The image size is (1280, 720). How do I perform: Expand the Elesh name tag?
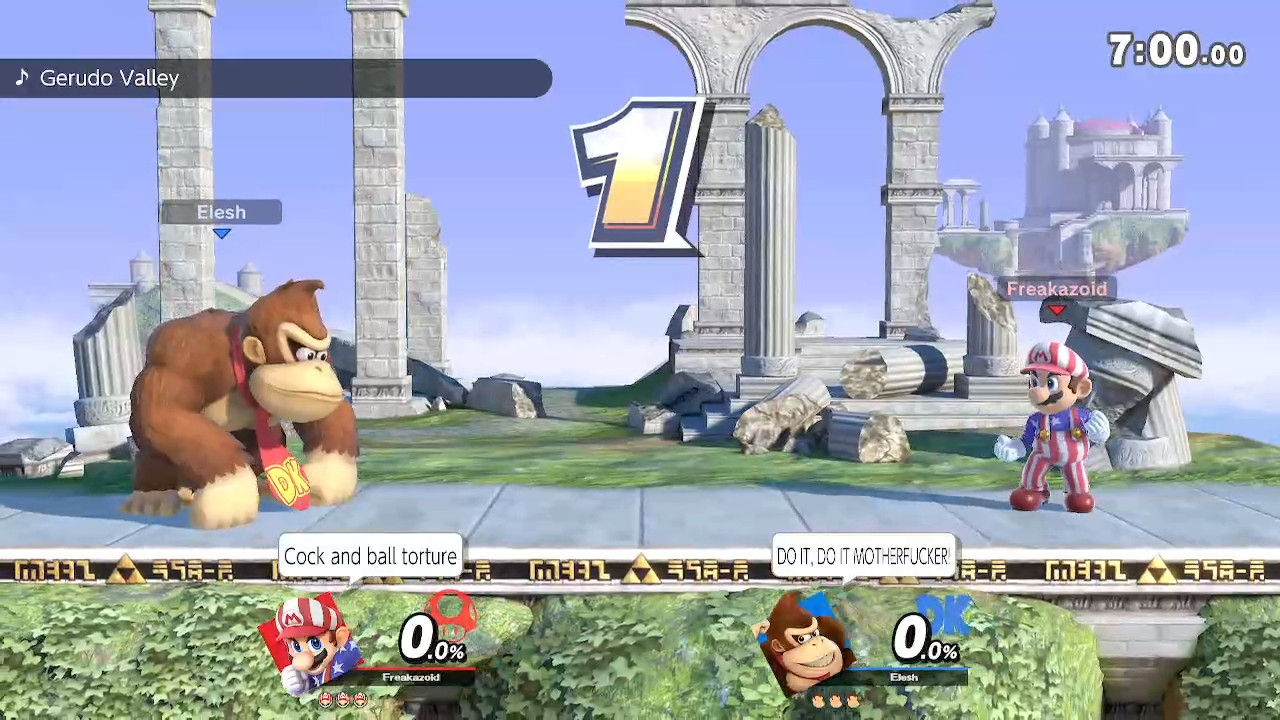pyautogui.click(x=221, y=212)
